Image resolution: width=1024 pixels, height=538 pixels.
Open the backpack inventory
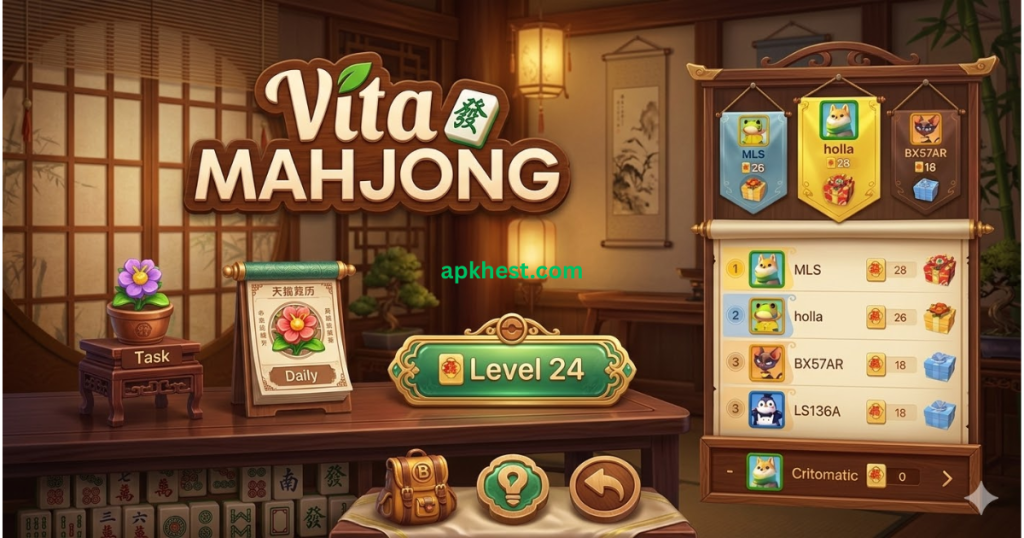point(418,486)
